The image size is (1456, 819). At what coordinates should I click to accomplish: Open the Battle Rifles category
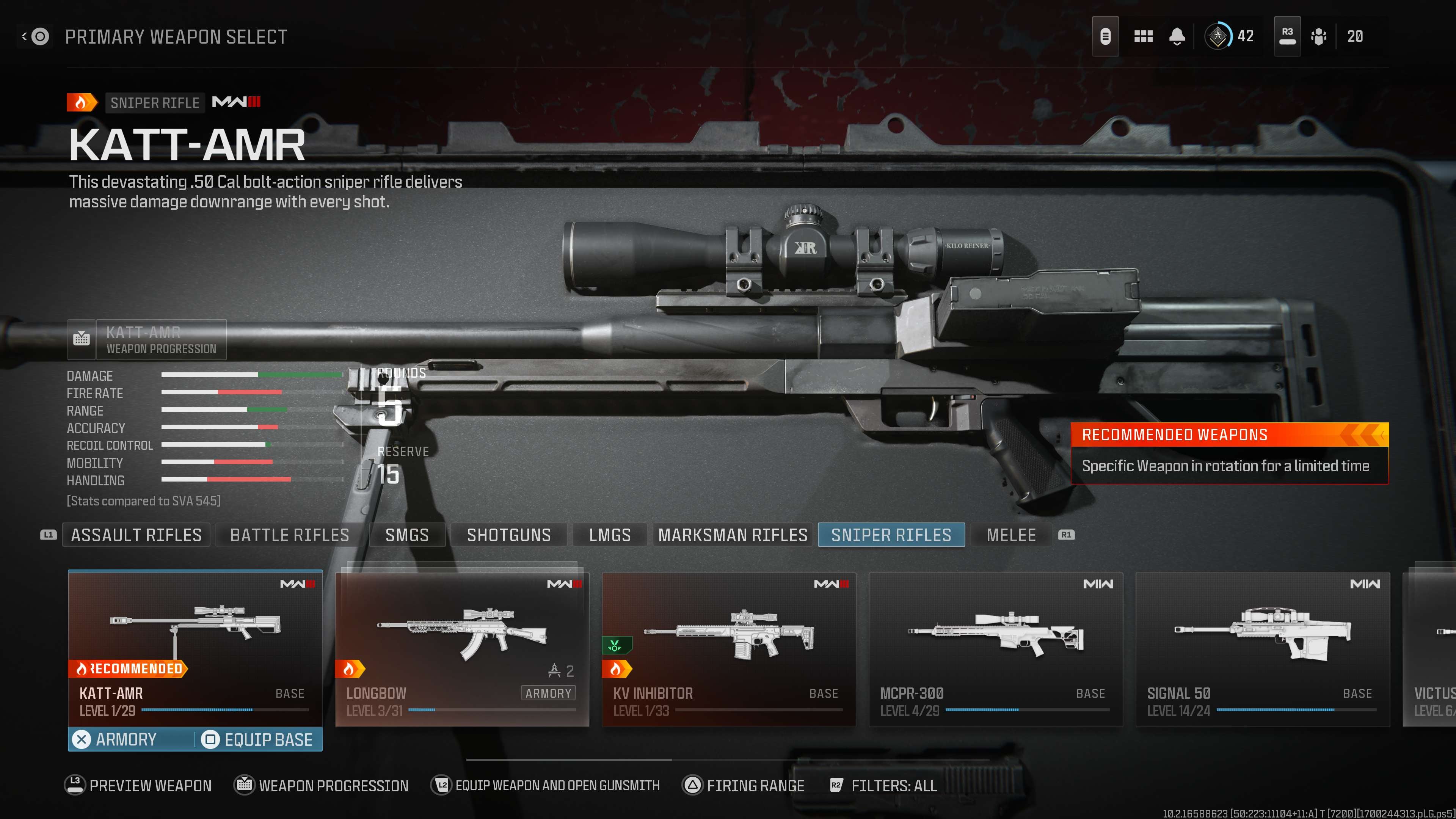[x=289, y=535]
